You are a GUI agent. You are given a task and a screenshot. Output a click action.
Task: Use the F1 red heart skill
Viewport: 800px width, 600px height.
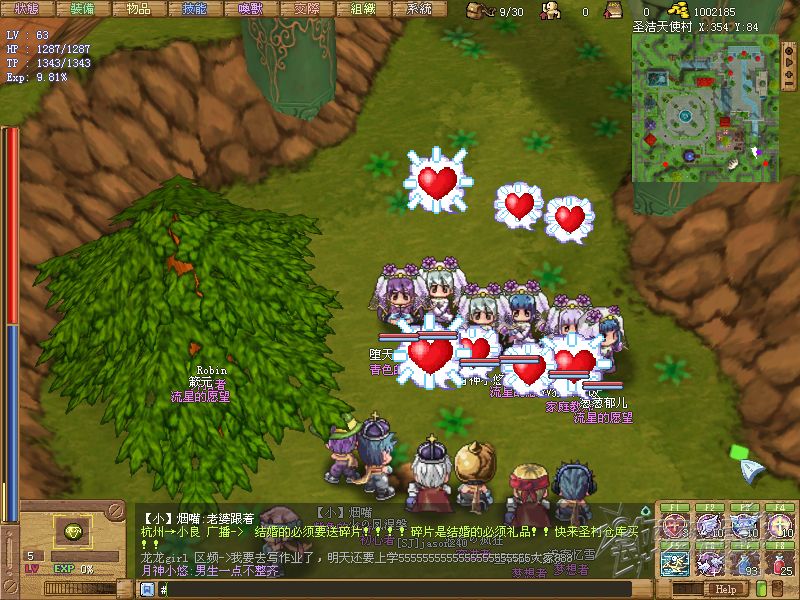tap(676, 528)
